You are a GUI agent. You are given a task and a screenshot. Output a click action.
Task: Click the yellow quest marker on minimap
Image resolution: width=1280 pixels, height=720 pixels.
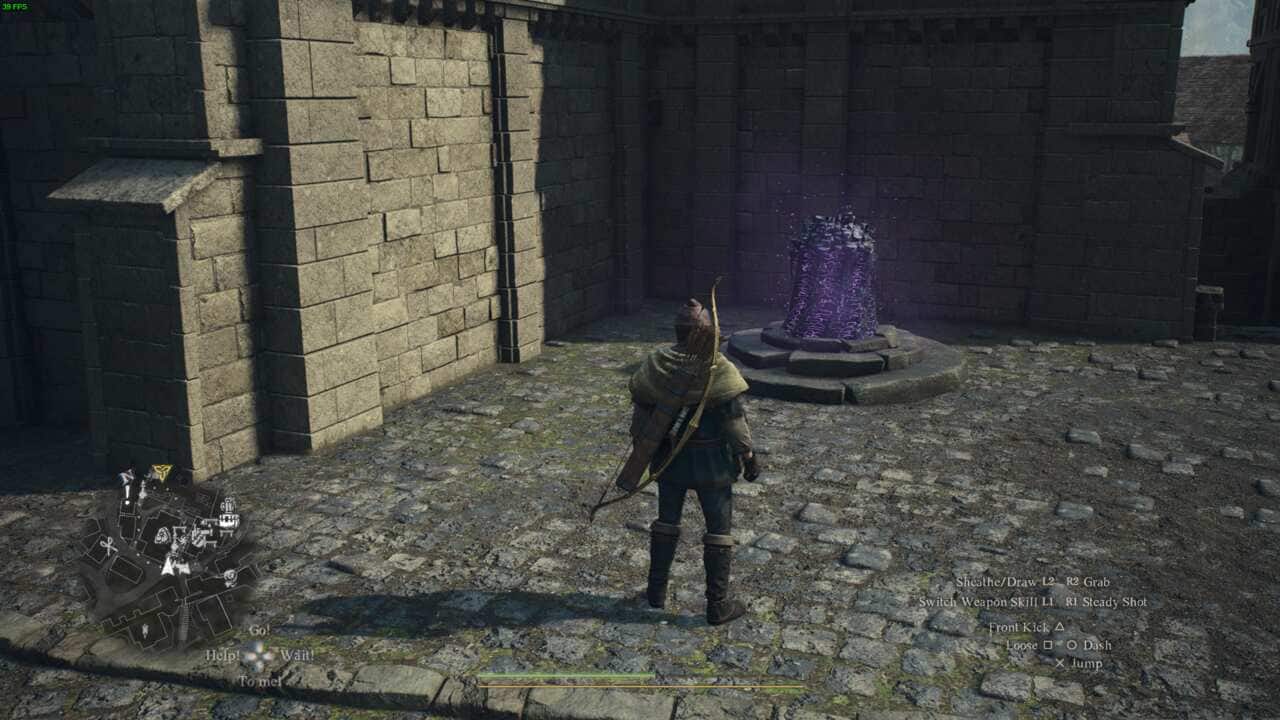[x=161, y=472]
